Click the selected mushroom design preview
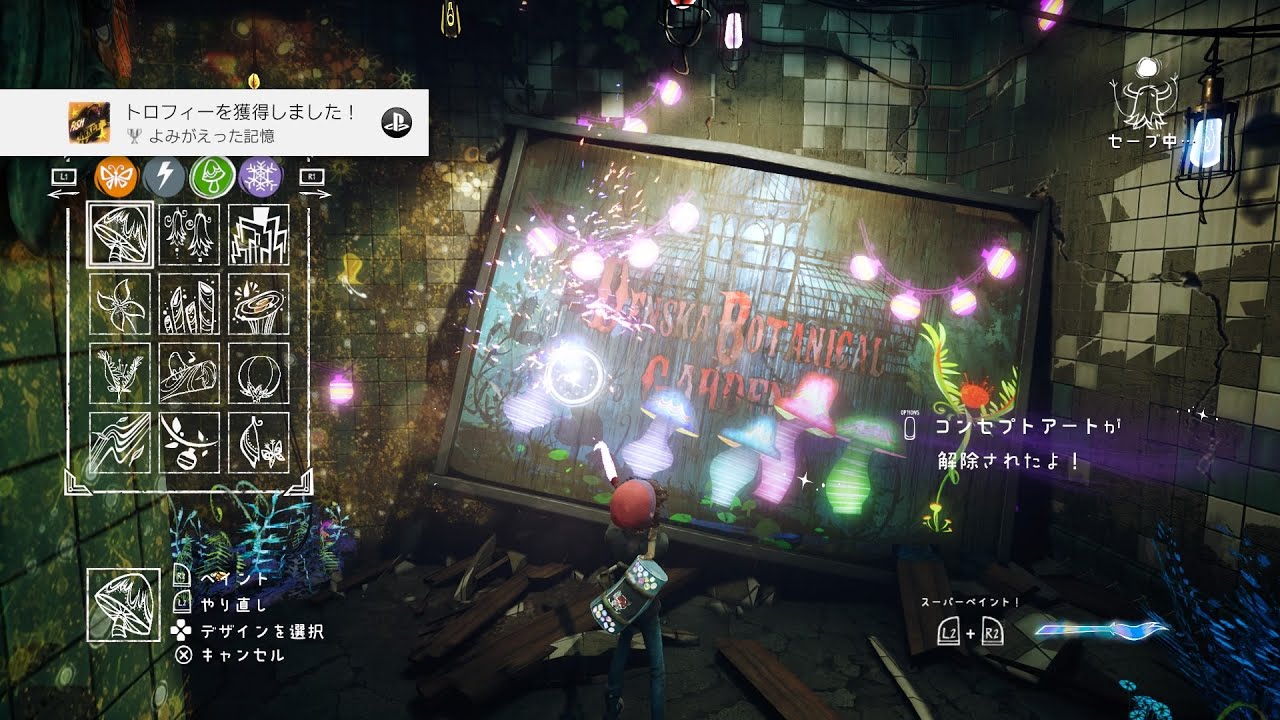The width and height of the screenshot is (1280, 720). [x=123, y=604]
